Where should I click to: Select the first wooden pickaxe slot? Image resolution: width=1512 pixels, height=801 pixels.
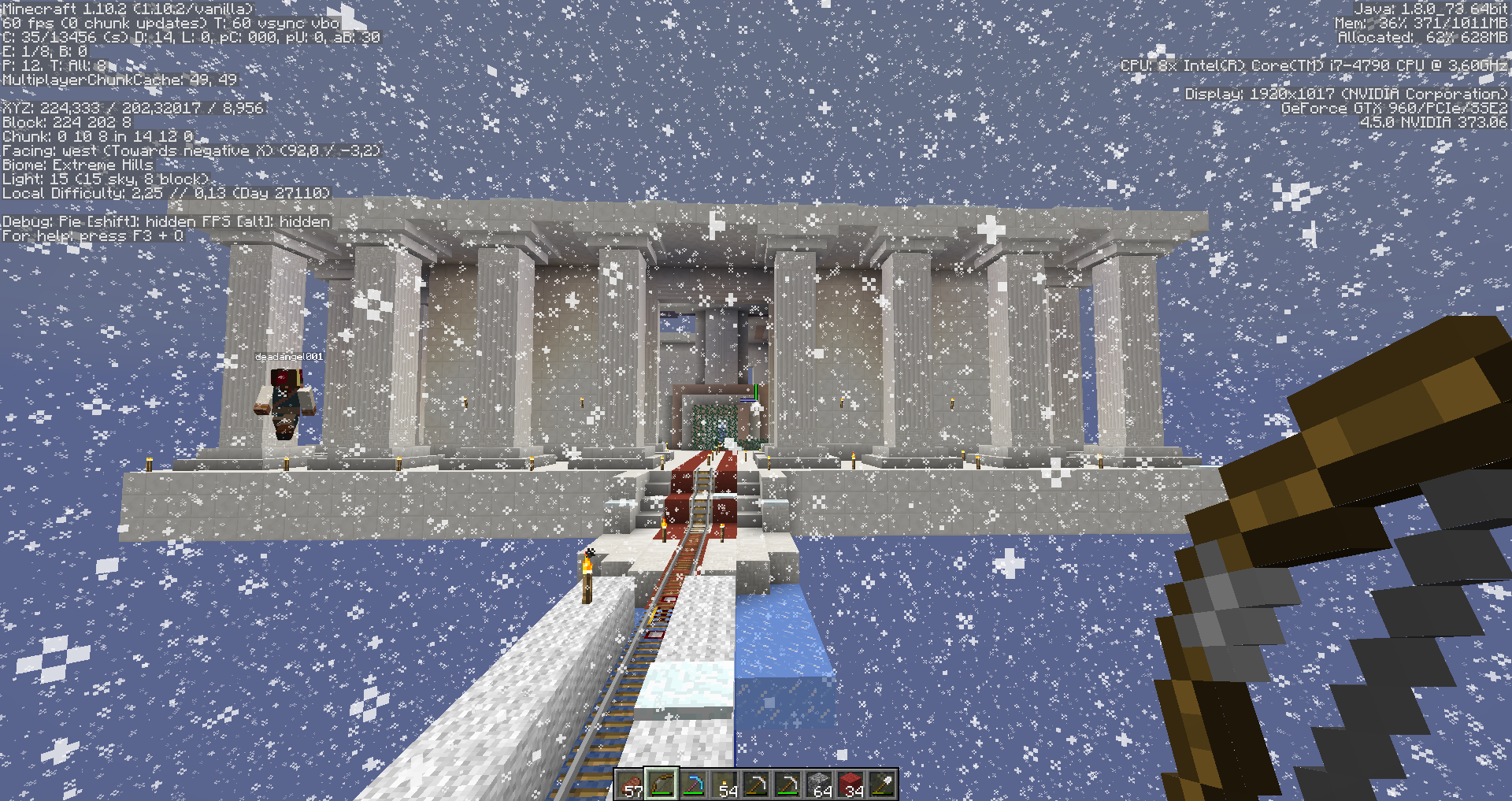(754, 786)
